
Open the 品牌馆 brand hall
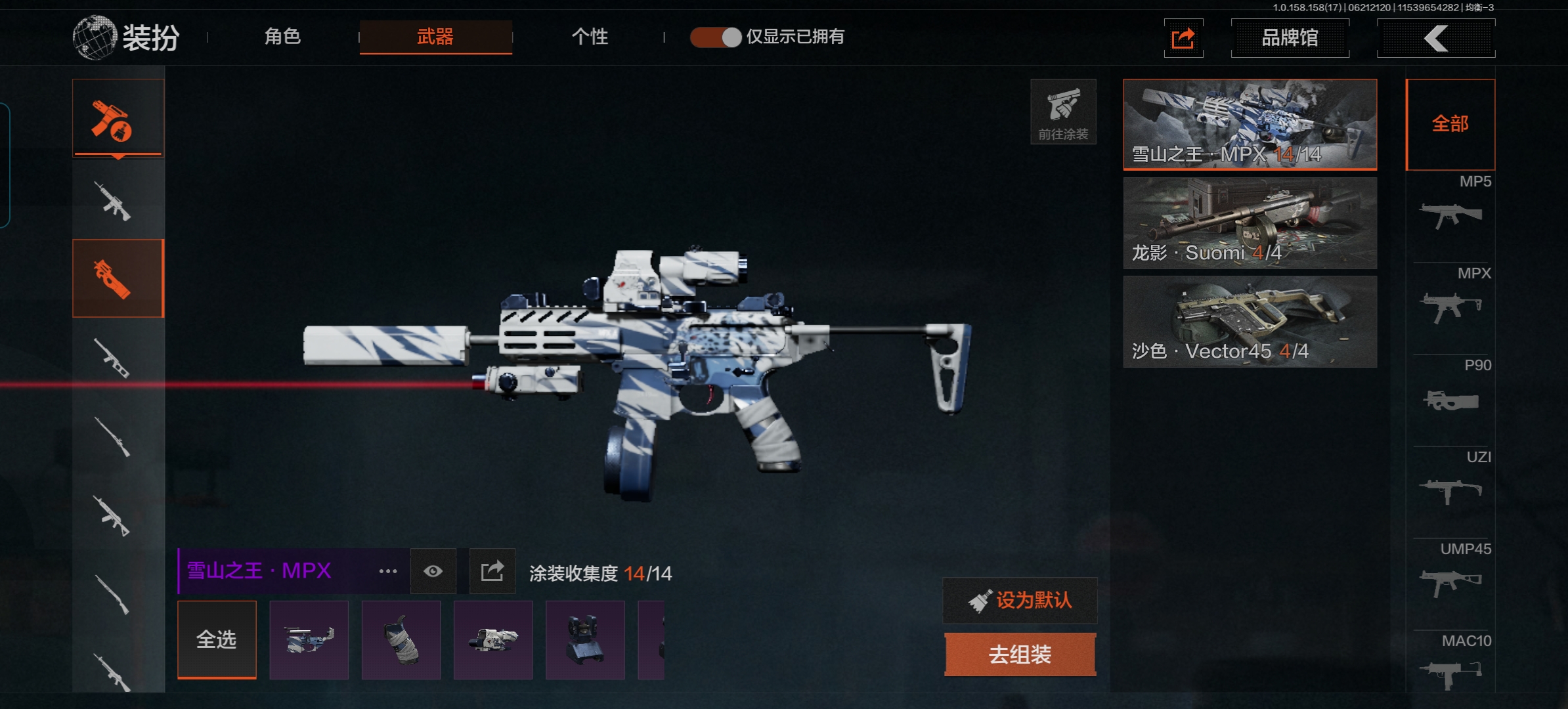point(1290,38)
